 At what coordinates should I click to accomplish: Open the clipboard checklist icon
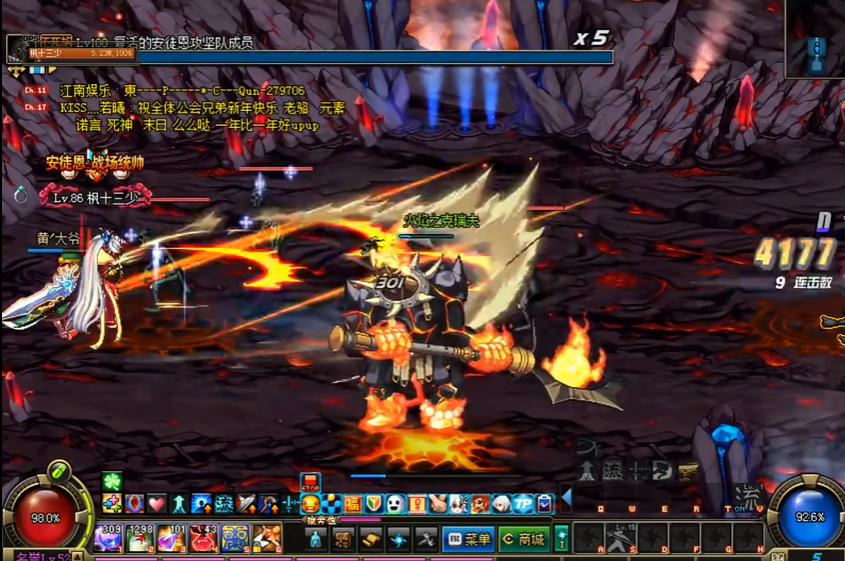[544, 504]
